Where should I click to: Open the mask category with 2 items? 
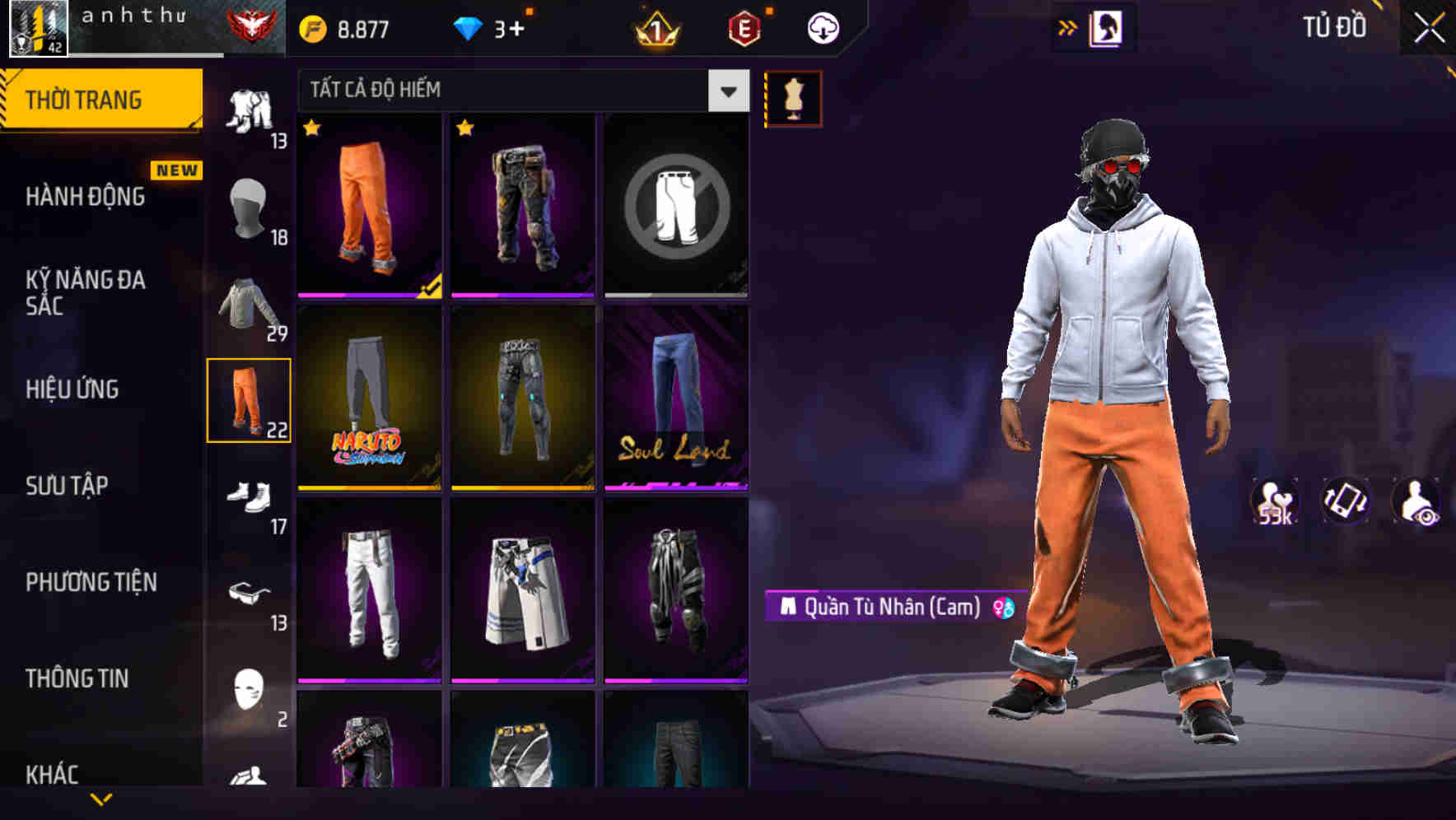coord(250,692)
